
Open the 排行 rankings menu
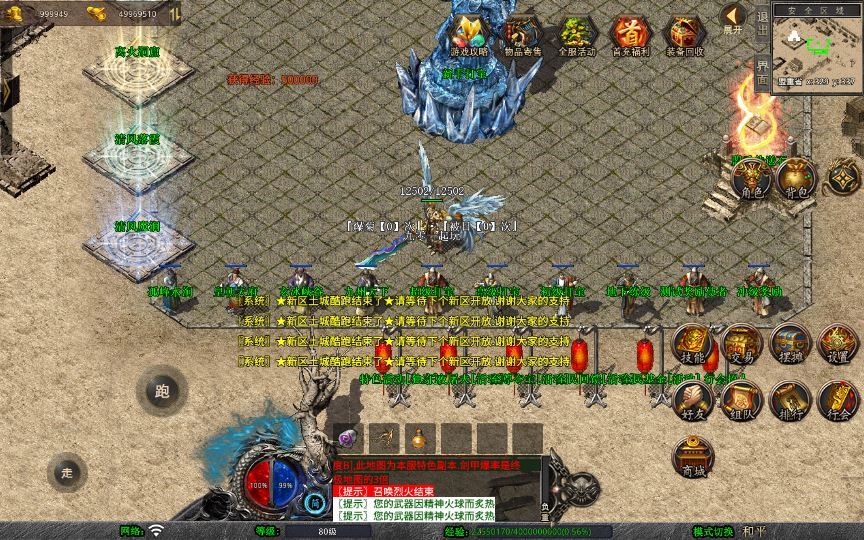[x=789, y=400]
